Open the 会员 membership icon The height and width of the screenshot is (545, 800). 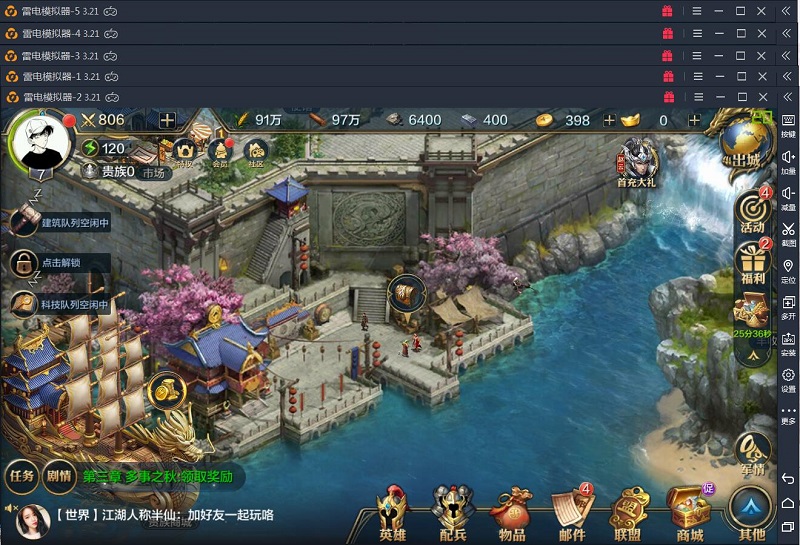click(220, 153)
